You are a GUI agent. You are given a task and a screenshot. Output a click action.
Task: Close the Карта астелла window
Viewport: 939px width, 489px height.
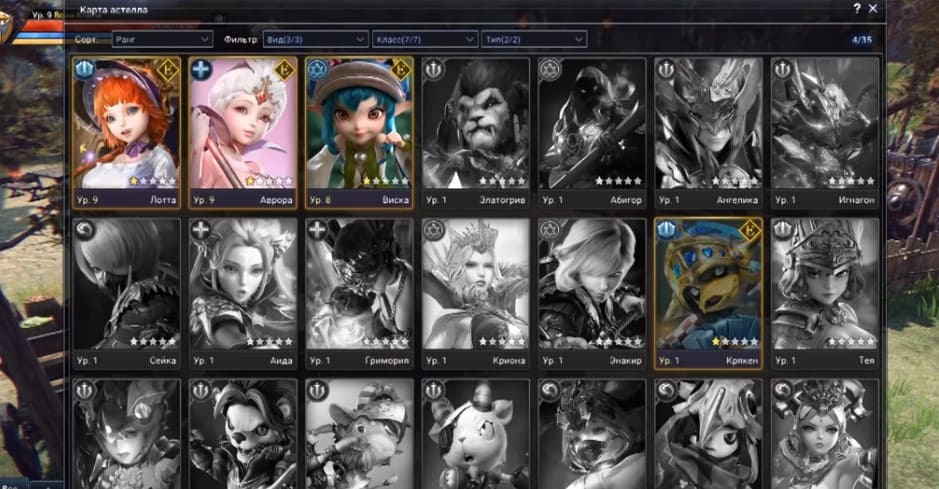click(873, 8)
